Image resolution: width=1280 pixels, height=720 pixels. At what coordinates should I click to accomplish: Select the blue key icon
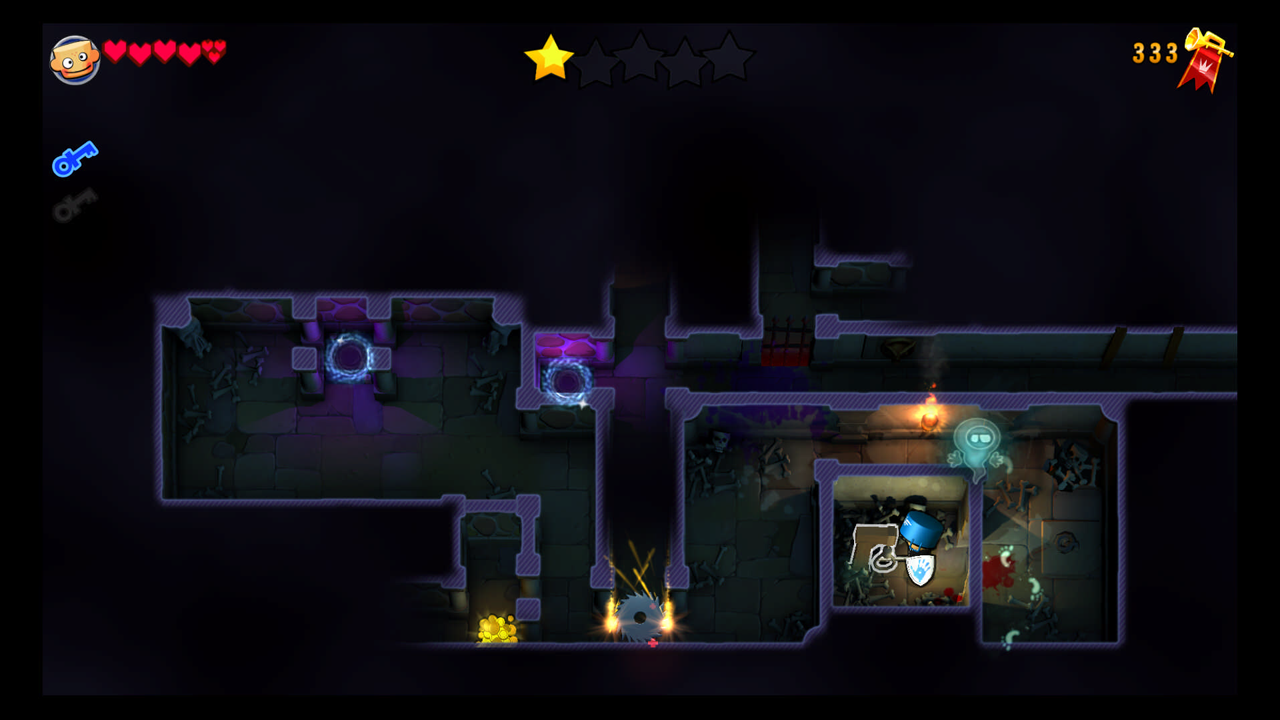(x=75, y=158)
